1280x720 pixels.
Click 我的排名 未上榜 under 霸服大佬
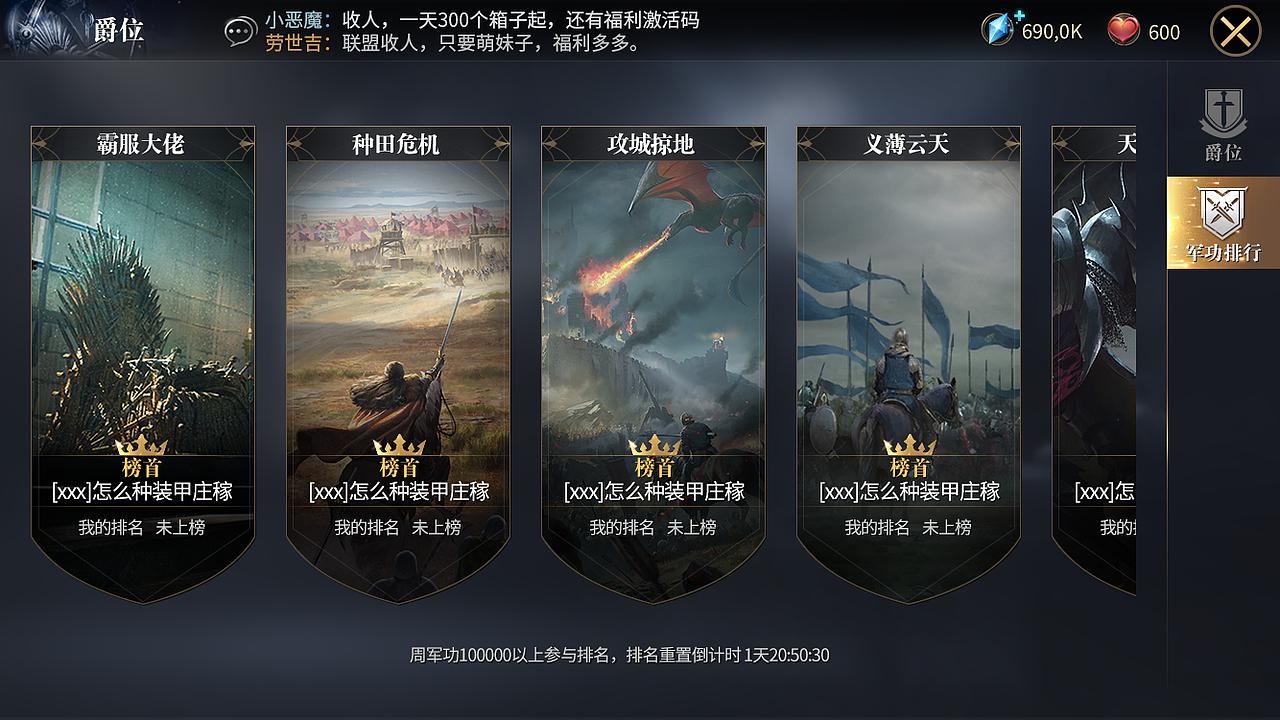(x=141, y=527)
